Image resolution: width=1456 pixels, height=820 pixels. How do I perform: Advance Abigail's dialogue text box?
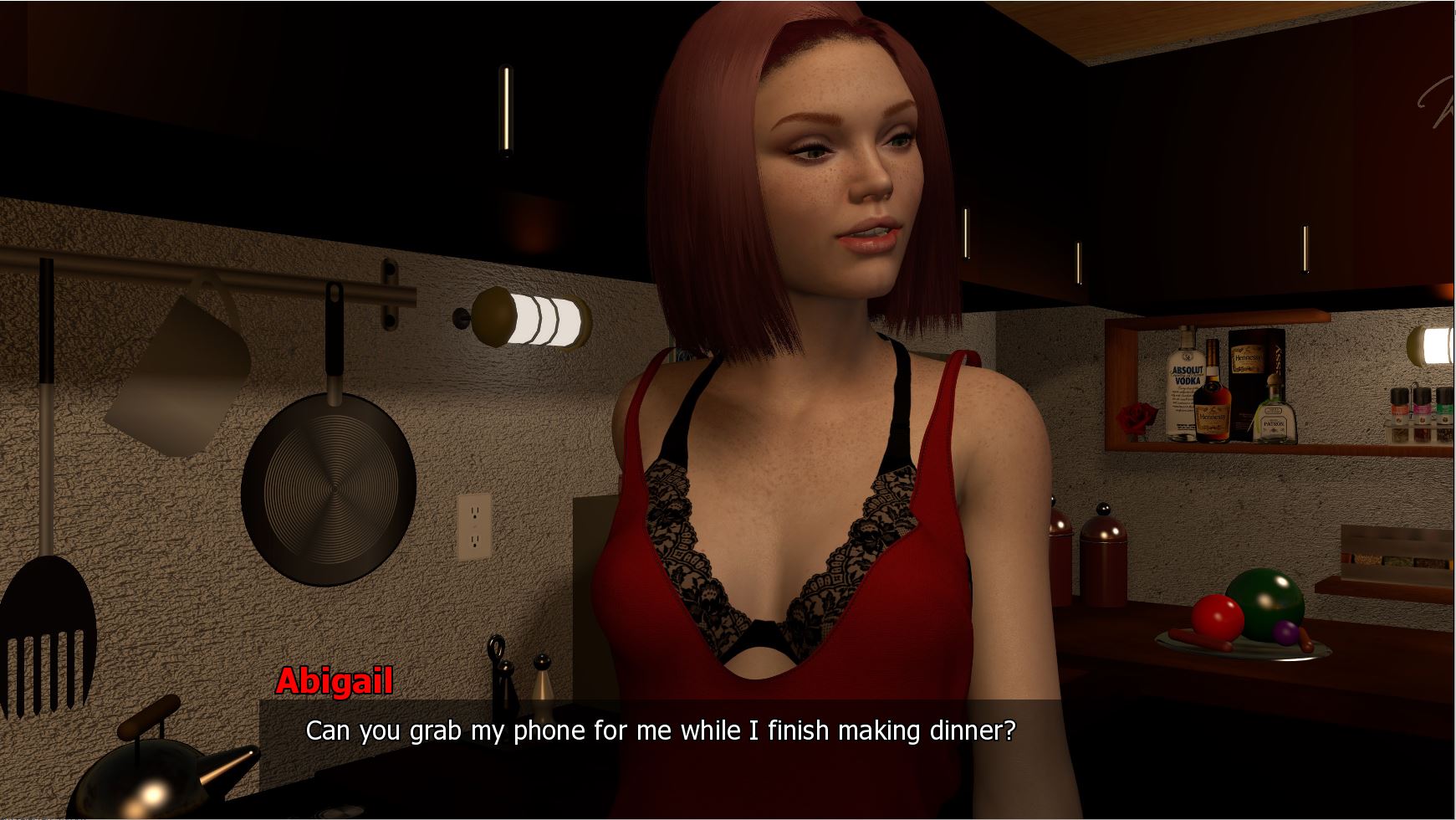(661, 731)
